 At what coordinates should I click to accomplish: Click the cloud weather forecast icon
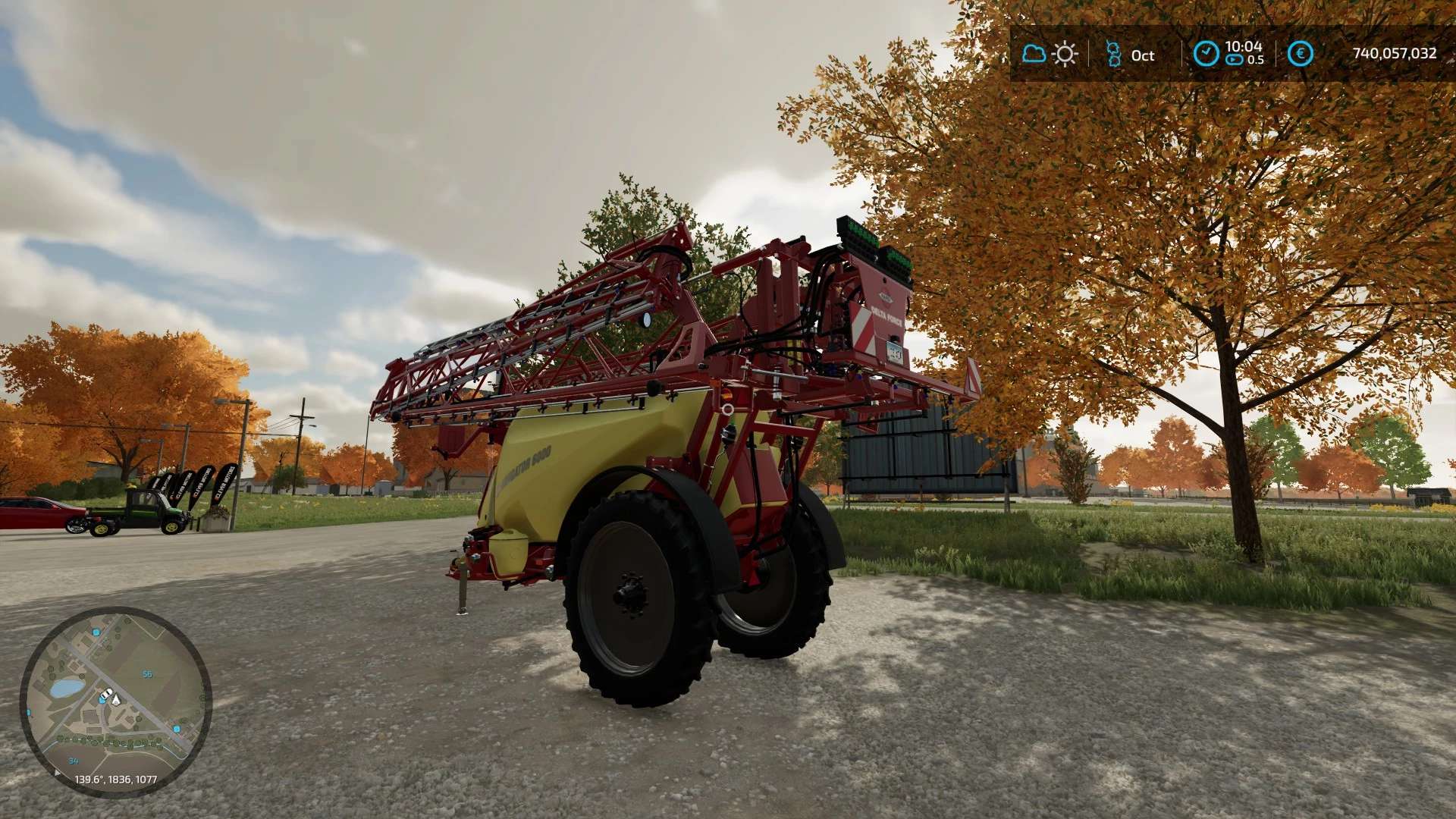point(1034,54)
